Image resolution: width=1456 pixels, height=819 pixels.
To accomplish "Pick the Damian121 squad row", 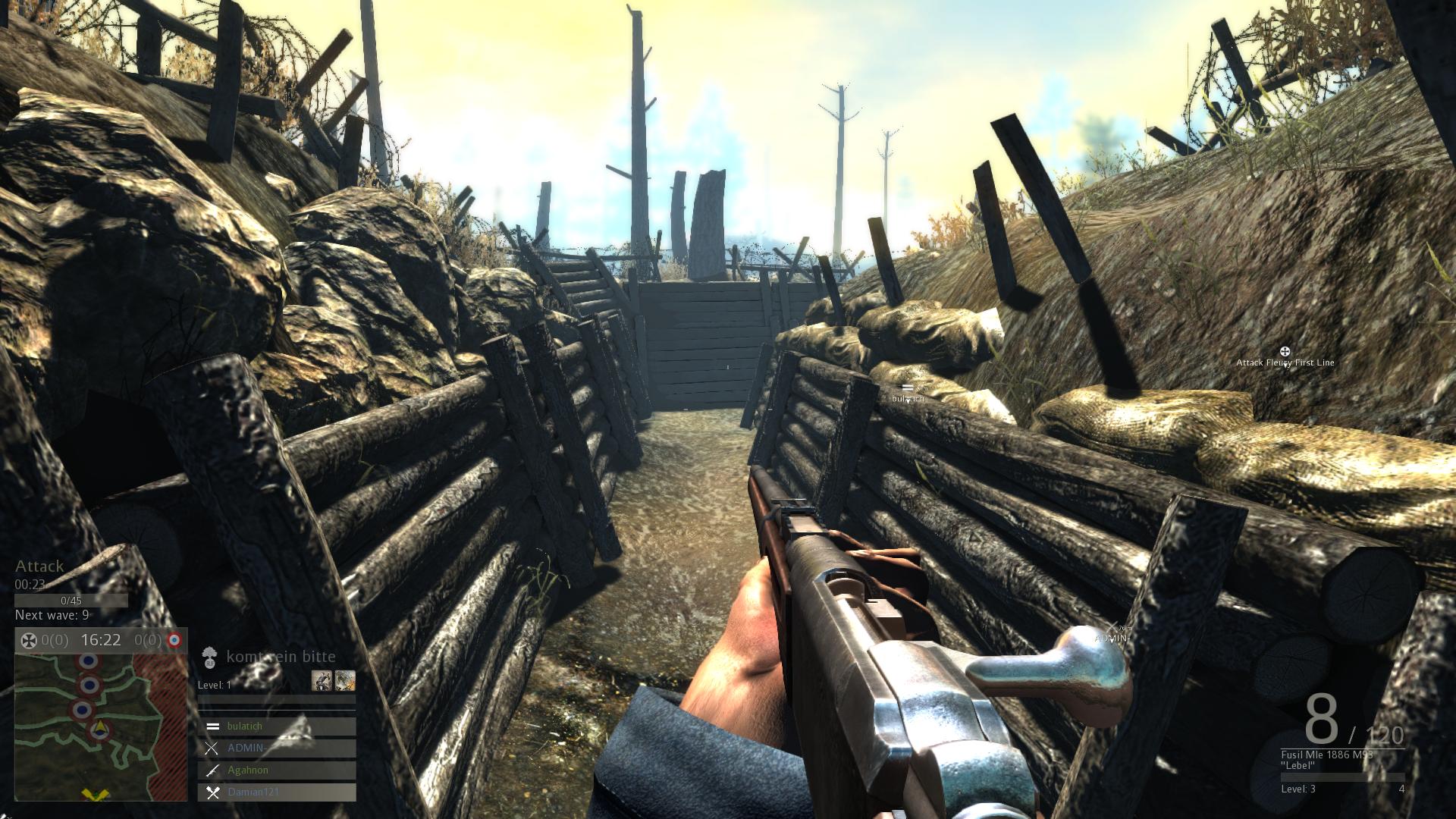I will 277,792.
